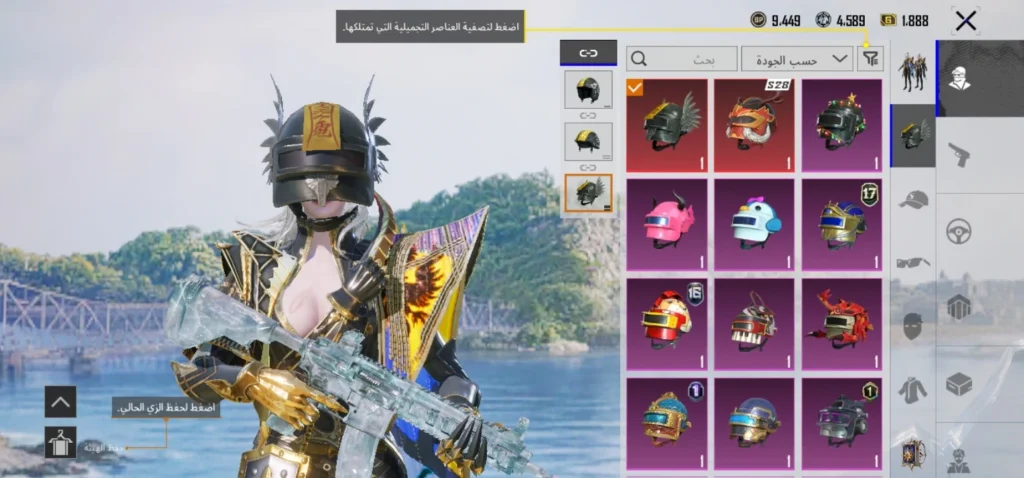This screenshot has height=478, width=1024.
Task: Expand the panel with the up-arrow button
Action: (60, 402)
